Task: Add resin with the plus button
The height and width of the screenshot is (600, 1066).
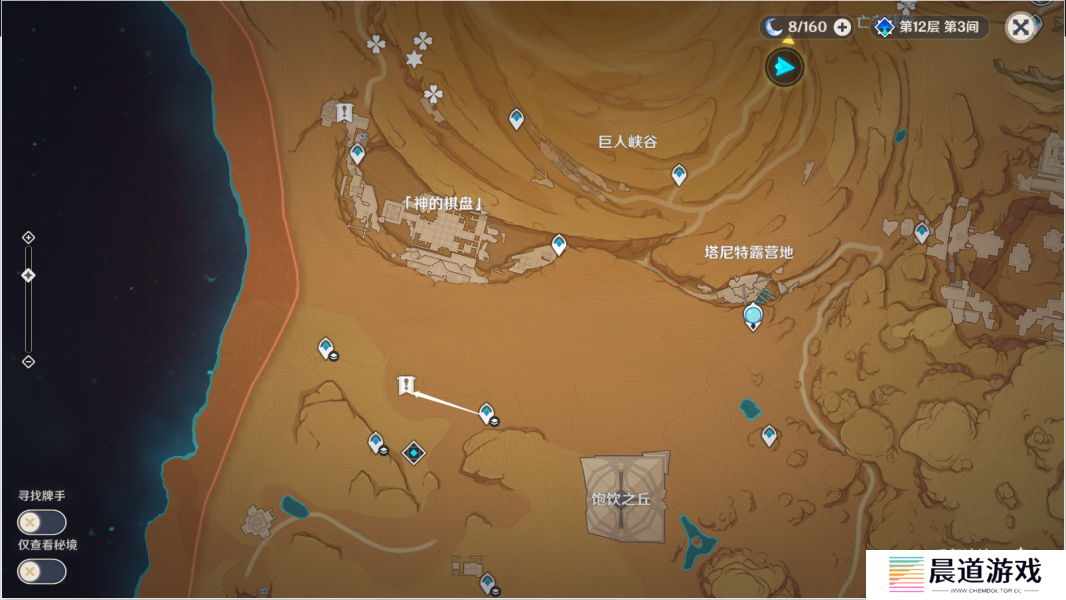Action: 842,27
